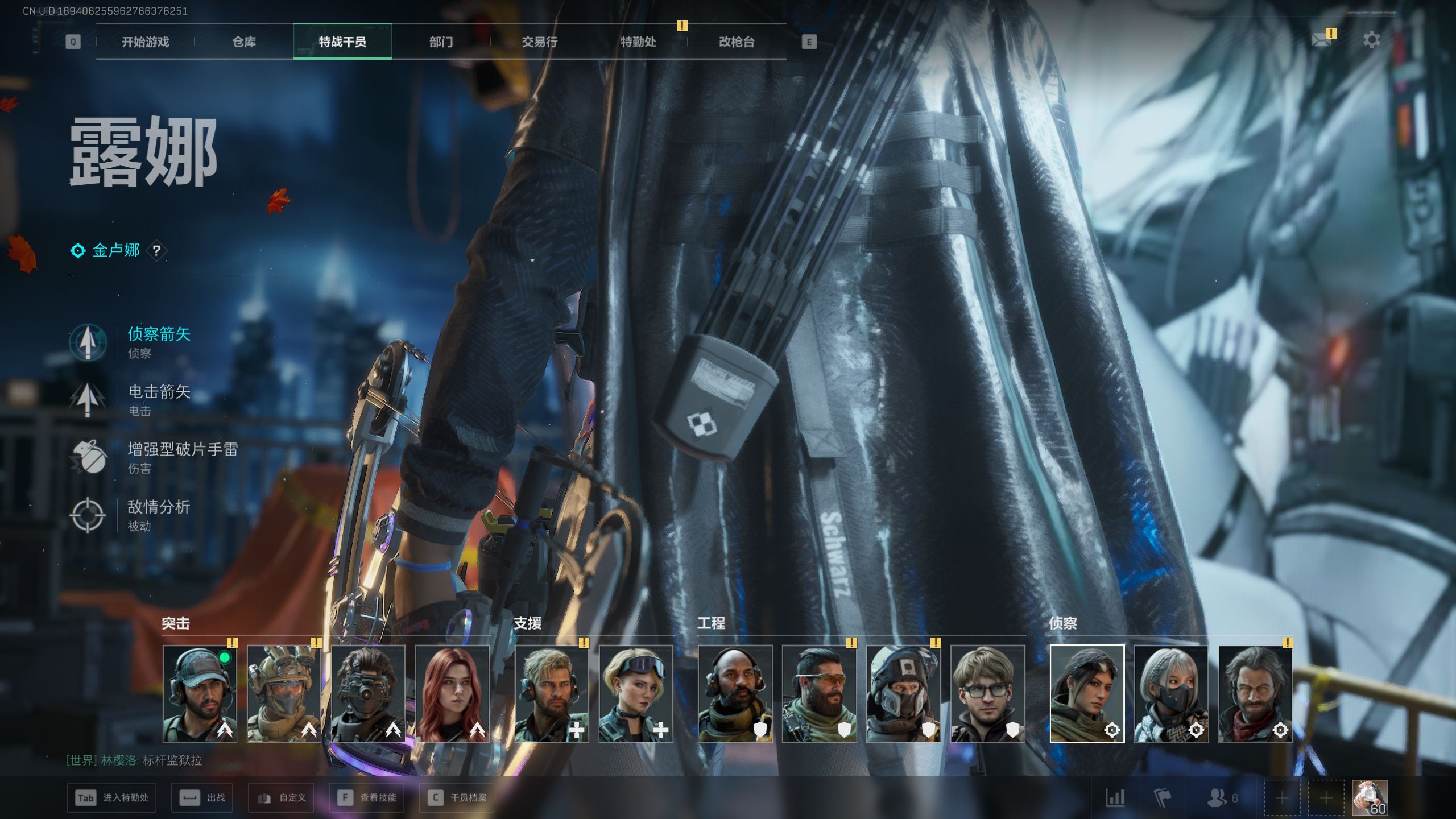Open the 仓库 tab
The height and width of the screenshot is (819, 1456).
coord(244,42)
